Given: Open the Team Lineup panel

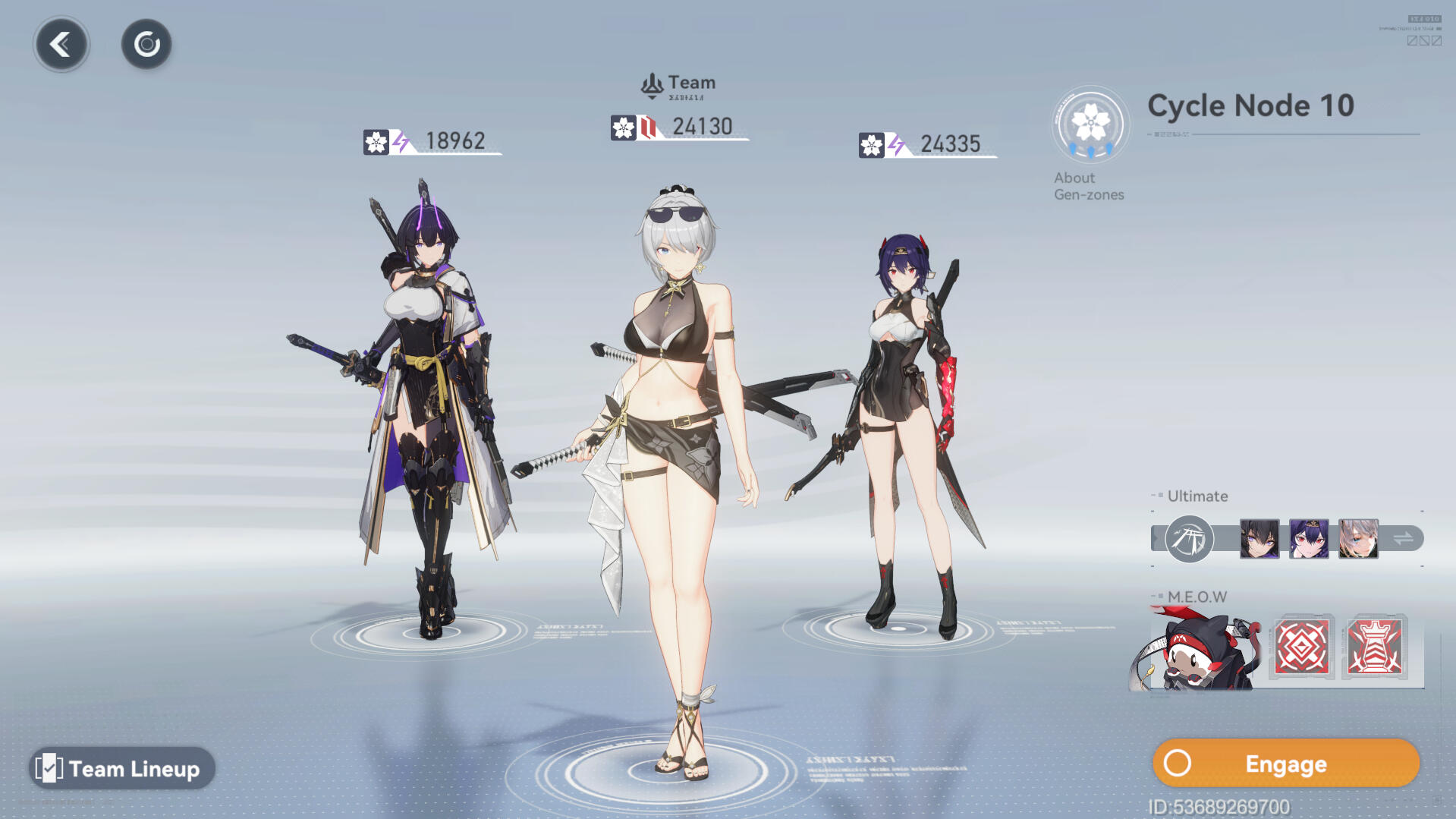Looking at the screenshot, I should tap(122, 768).
